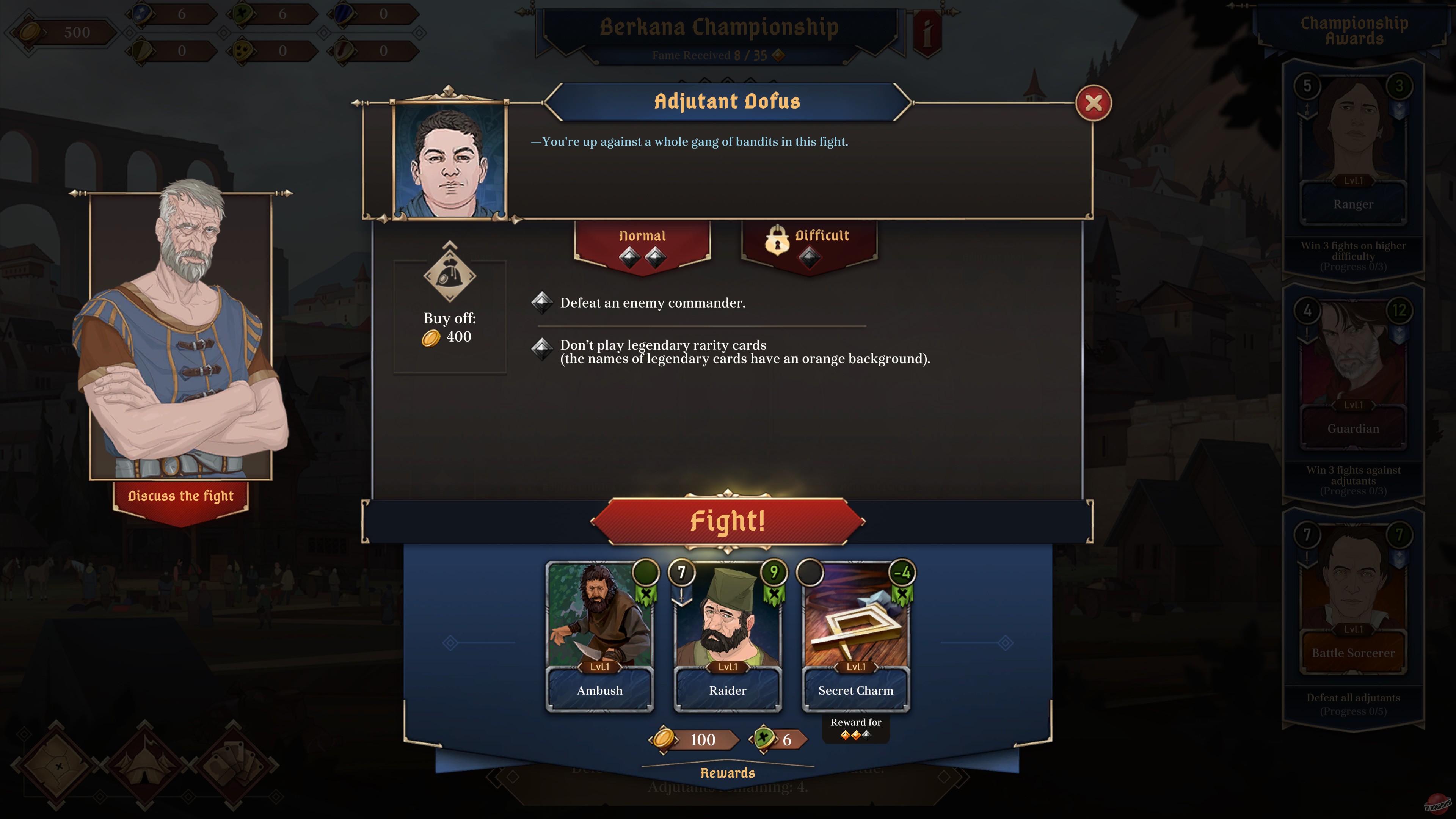
Task: Toggle the condition marker for defeating enemy commander
Action: [x=543, y=303]
